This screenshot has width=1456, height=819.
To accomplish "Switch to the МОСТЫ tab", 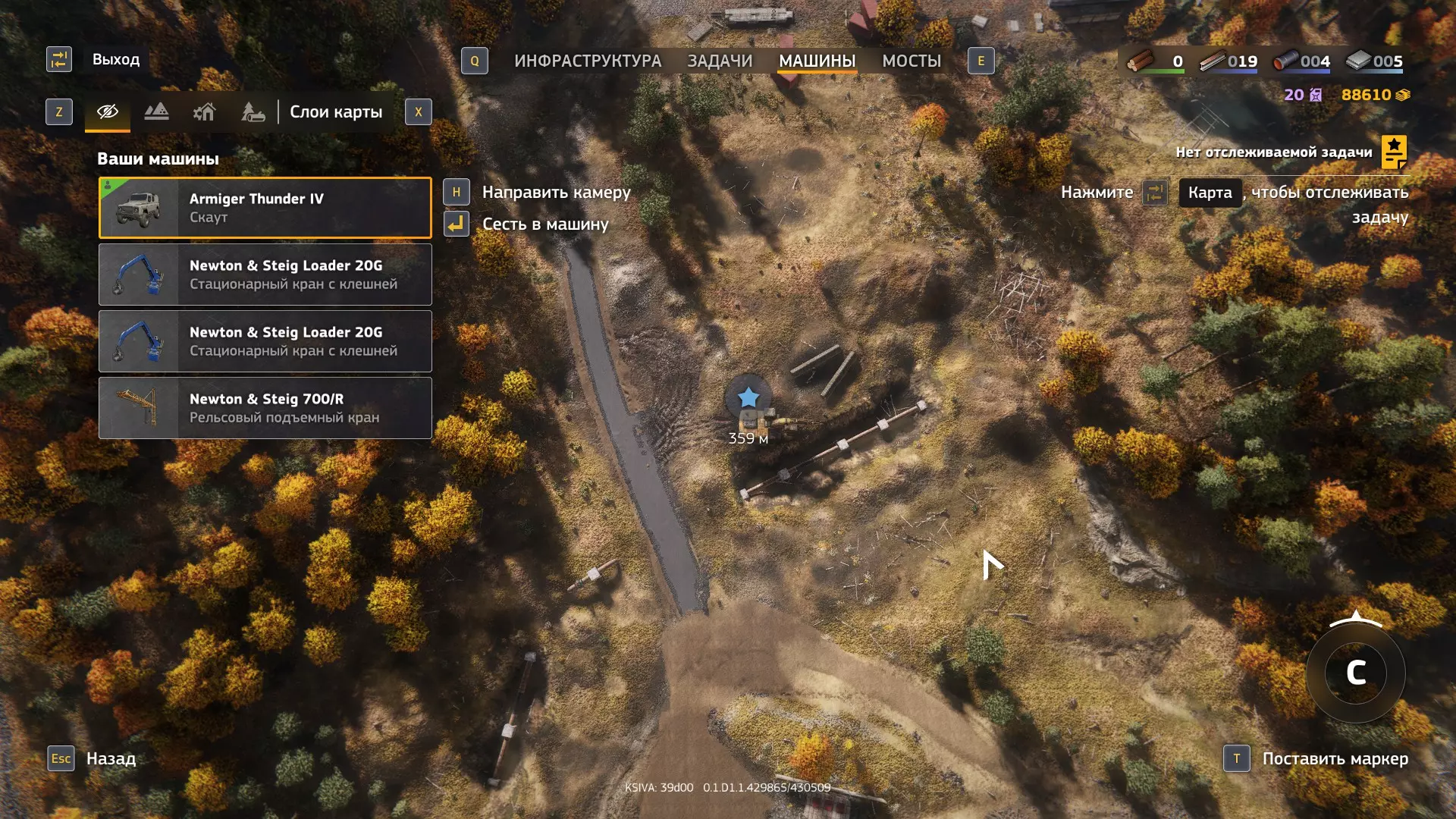I will click(x=911, y=61).
